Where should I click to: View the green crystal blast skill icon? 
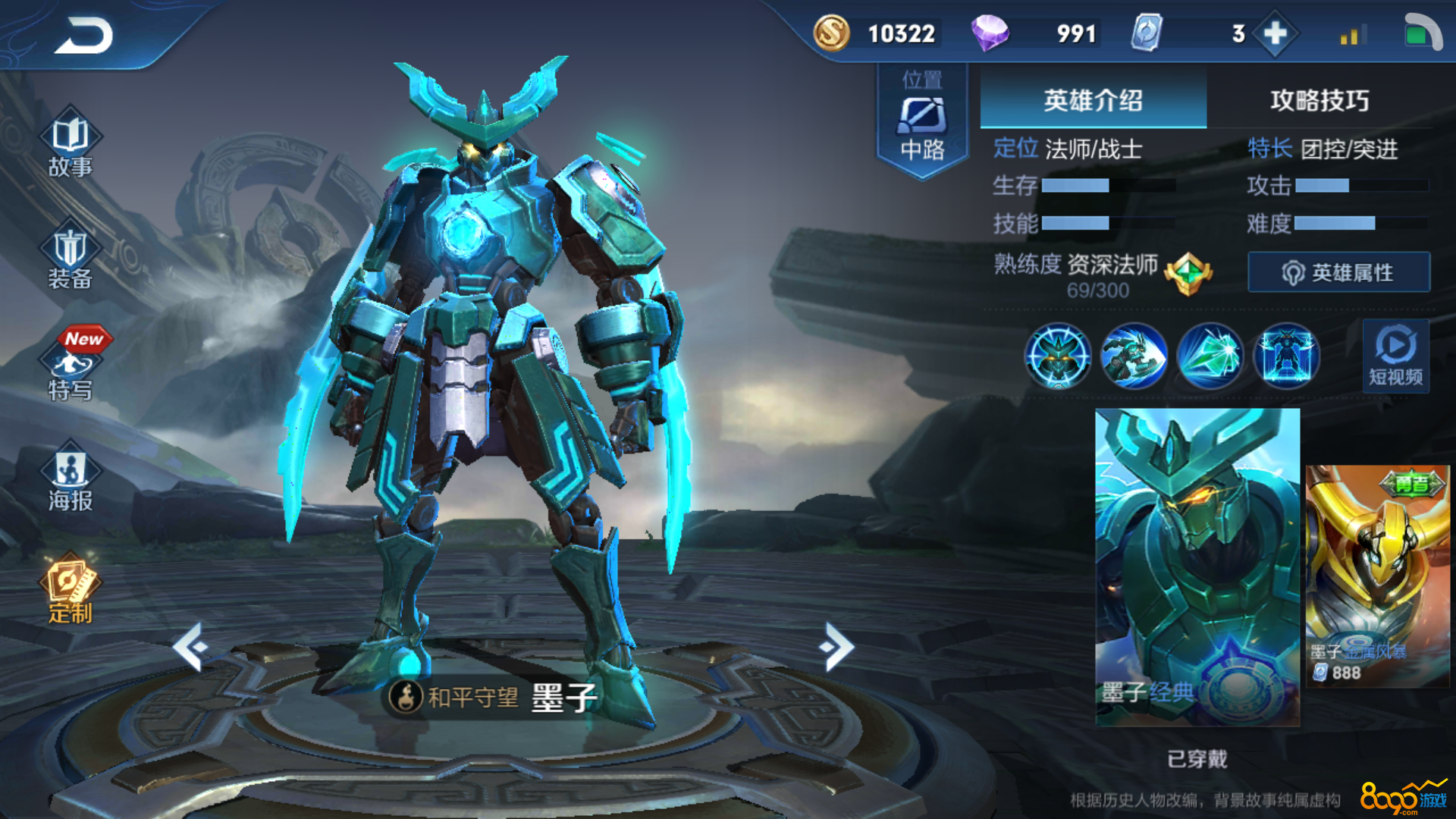tap(1210, 356)
